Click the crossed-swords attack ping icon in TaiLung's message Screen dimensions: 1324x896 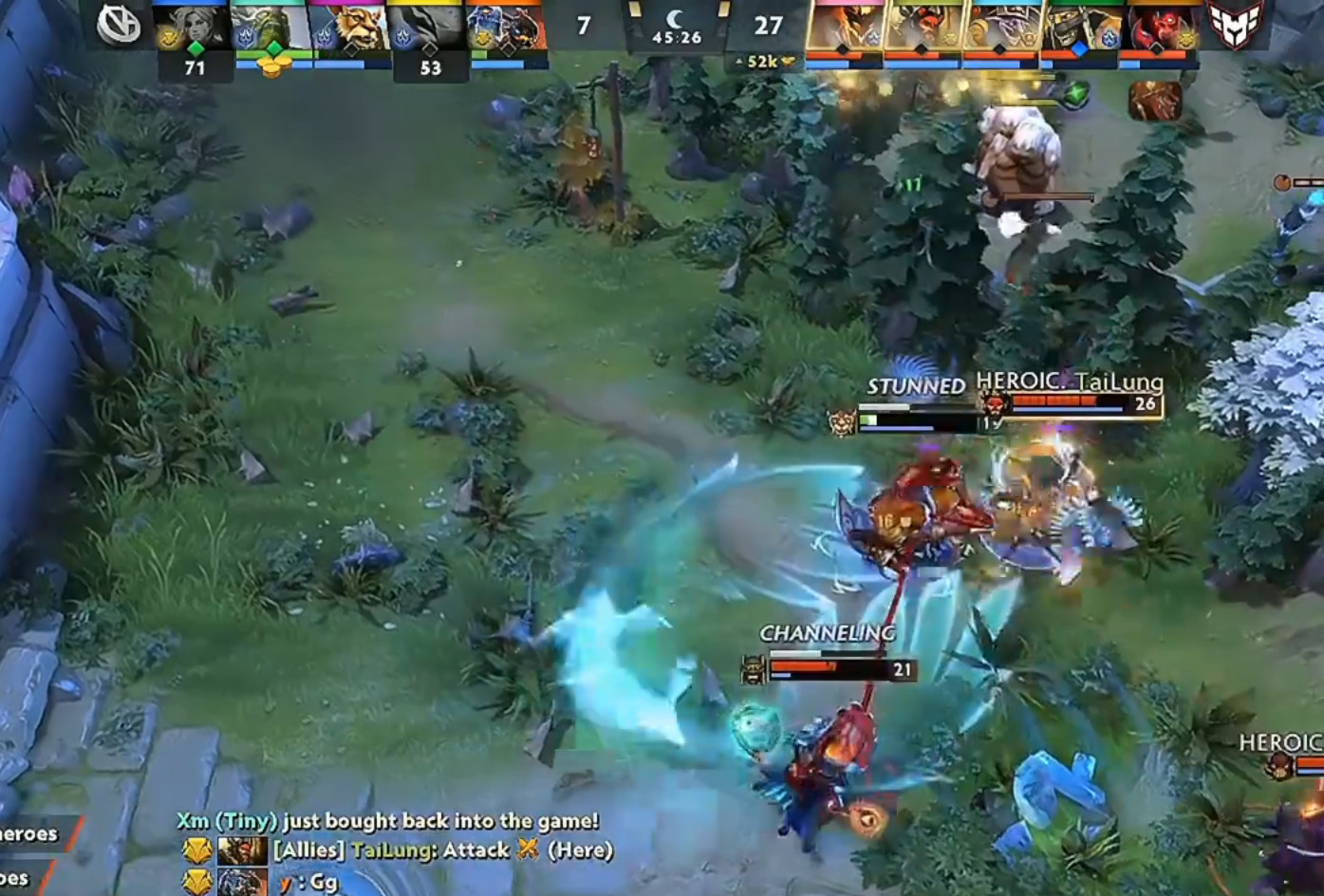pos(528,850)
